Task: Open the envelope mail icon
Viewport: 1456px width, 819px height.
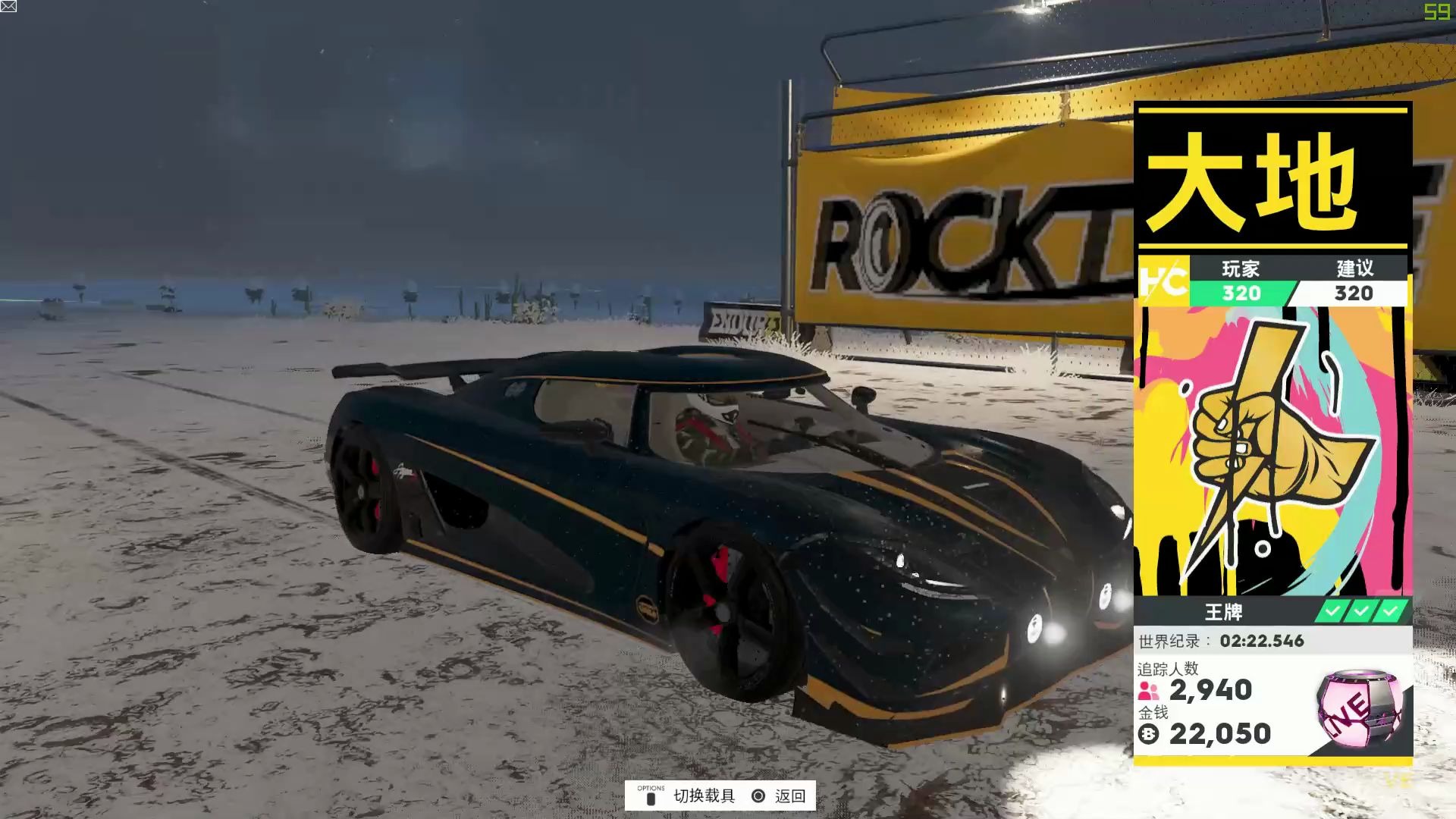Action: tap(8, 7)
